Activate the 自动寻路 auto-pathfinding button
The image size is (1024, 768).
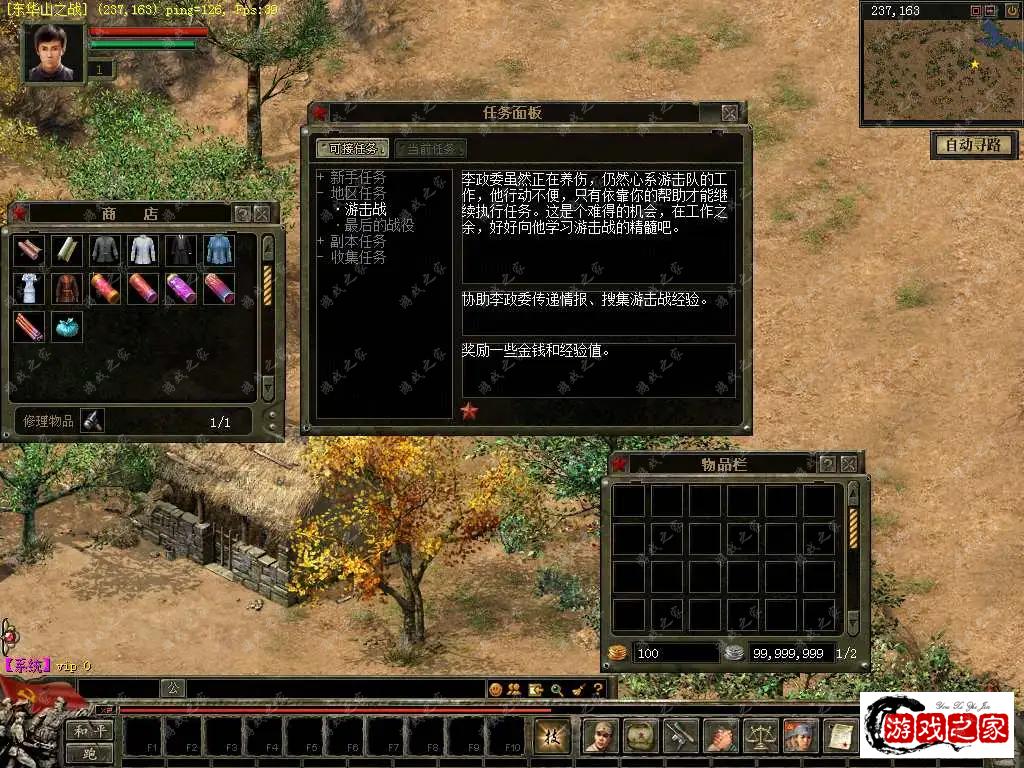973,145
